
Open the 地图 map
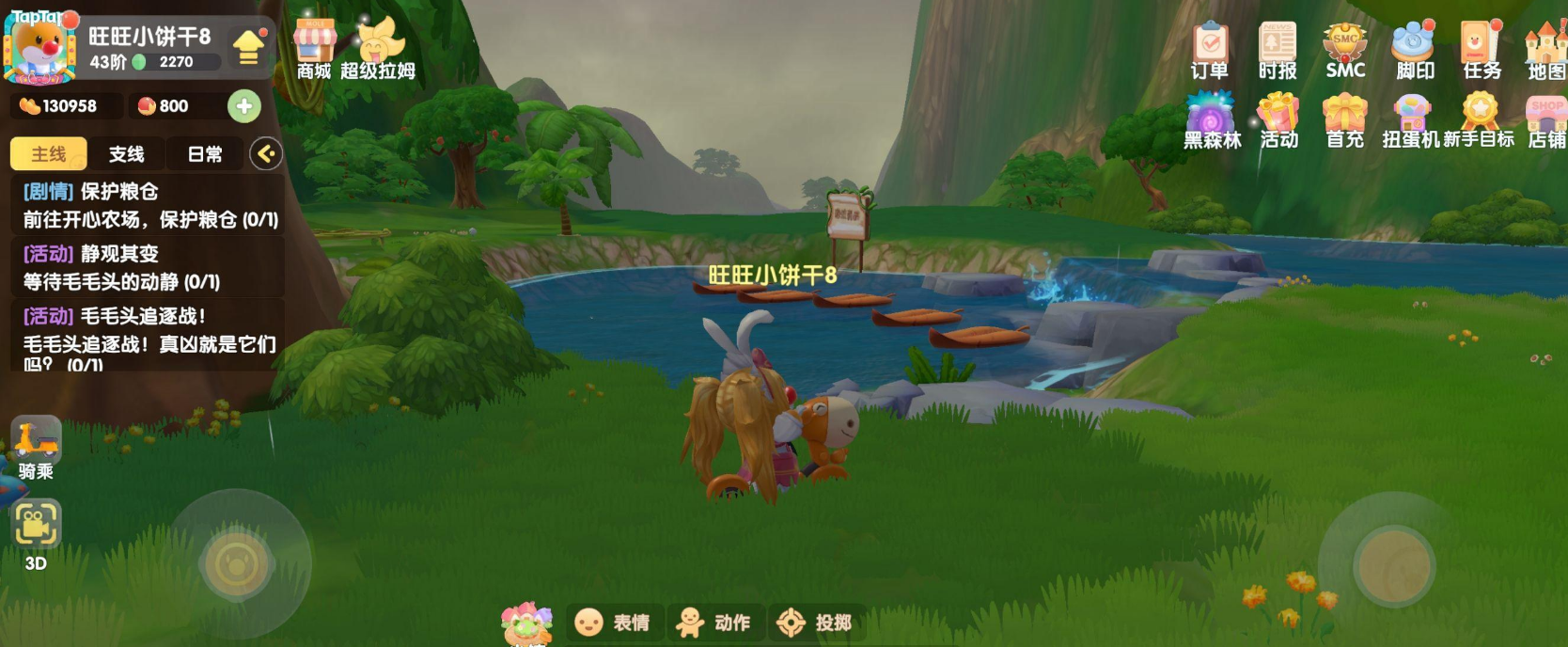1546,49
